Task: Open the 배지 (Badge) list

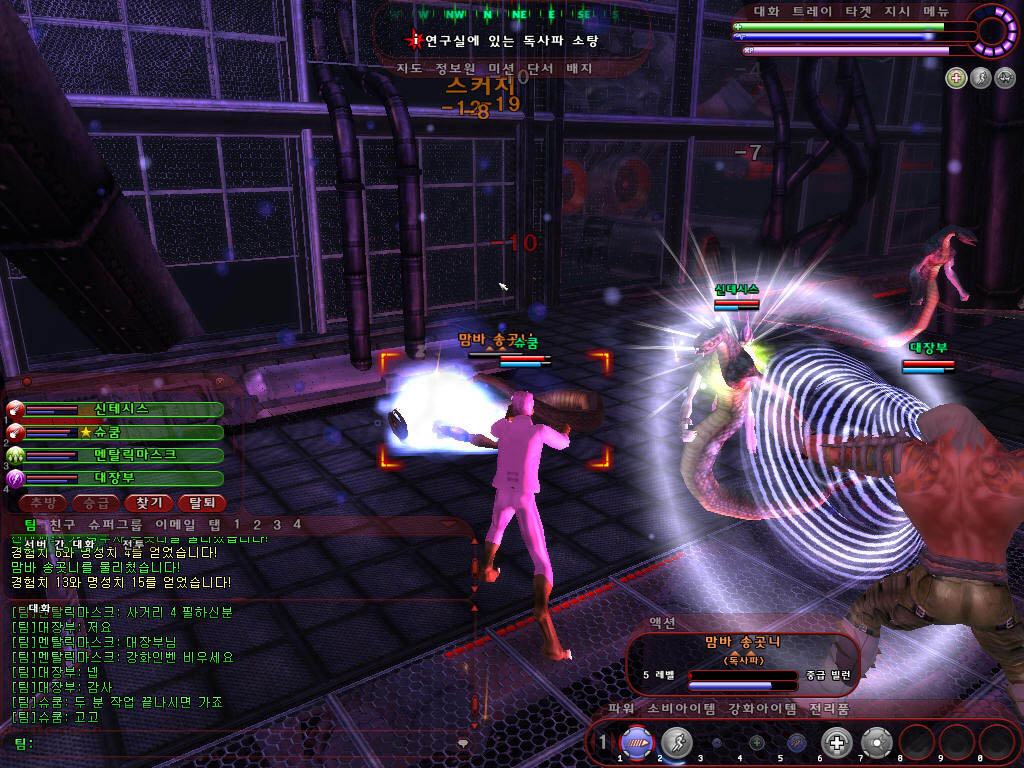Action: 579,69
